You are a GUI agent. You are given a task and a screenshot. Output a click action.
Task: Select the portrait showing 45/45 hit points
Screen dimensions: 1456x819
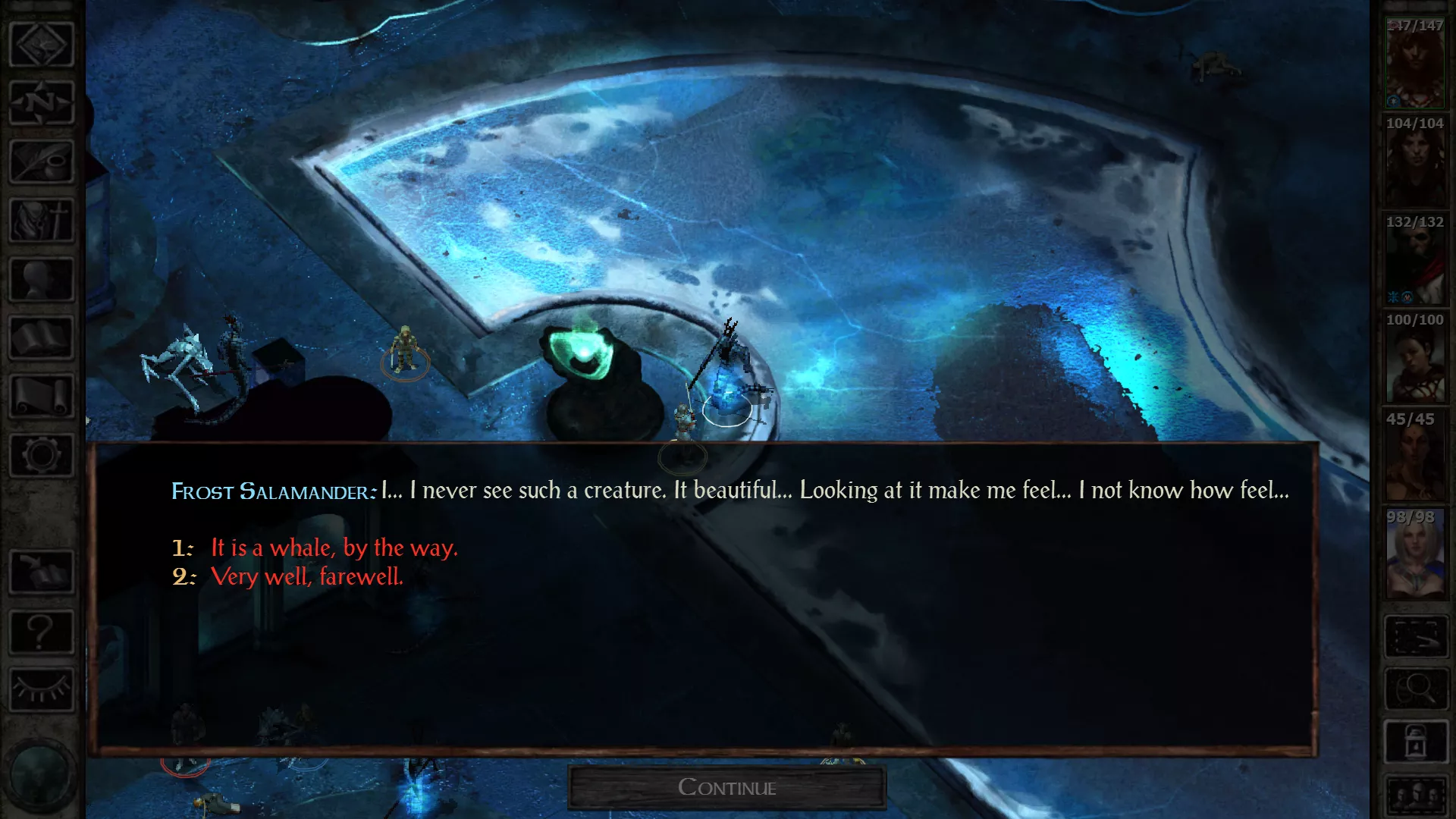[x=1415, y=457]
